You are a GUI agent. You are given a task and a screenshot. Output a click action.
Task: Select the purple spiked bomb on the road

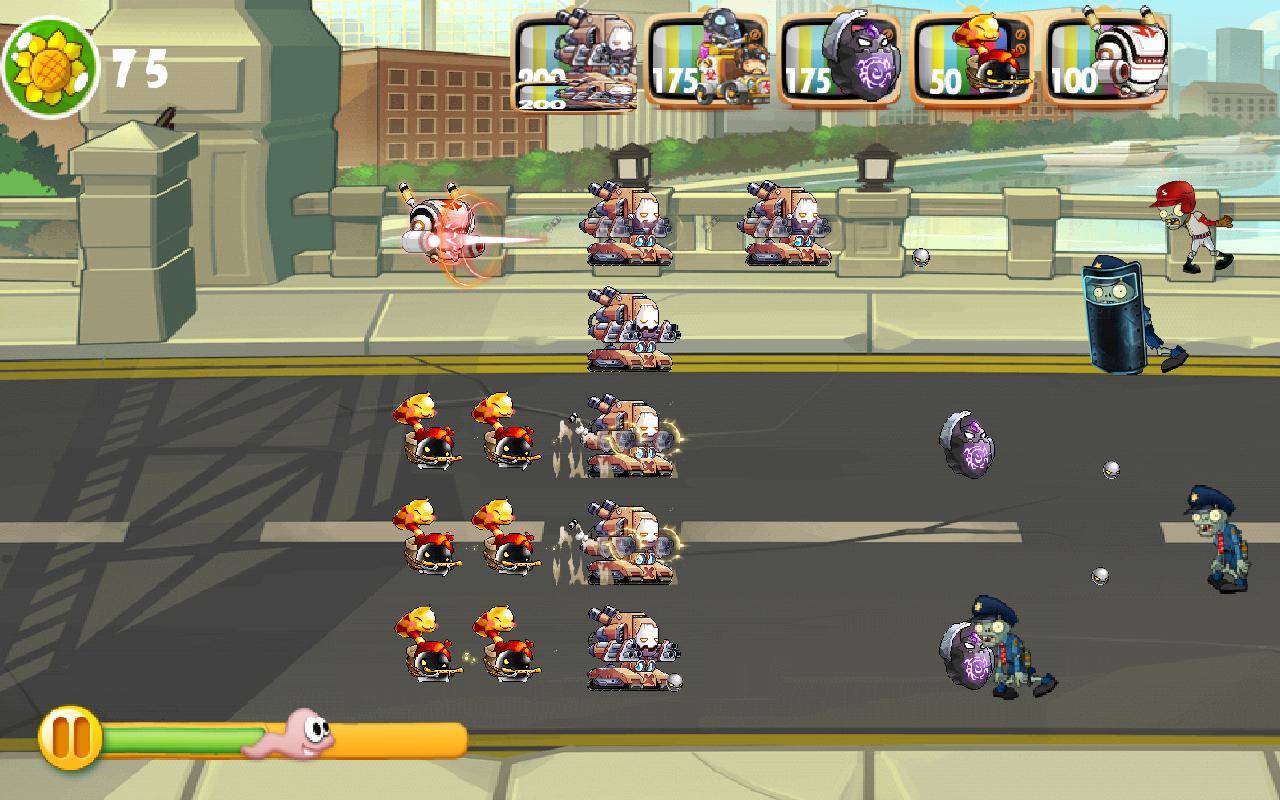(965, 445)
